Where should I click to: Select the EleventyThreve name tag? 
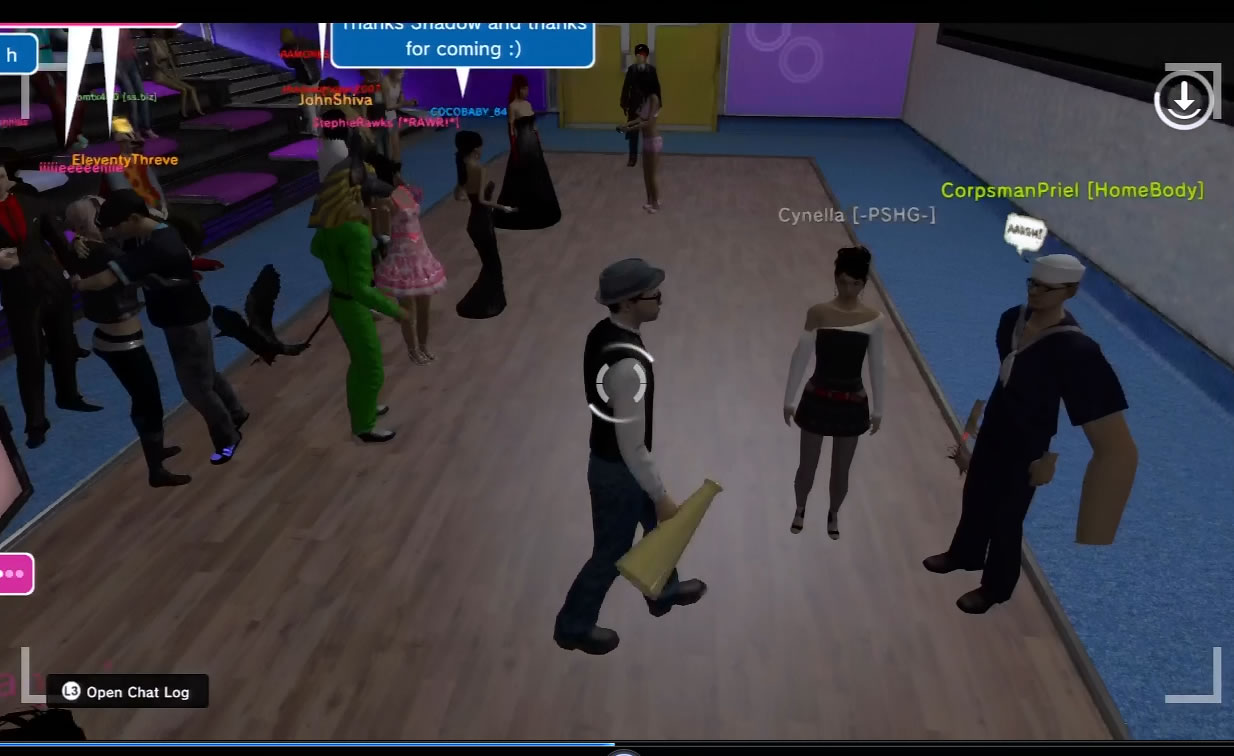pyautogui.click(x=125, y=160)
